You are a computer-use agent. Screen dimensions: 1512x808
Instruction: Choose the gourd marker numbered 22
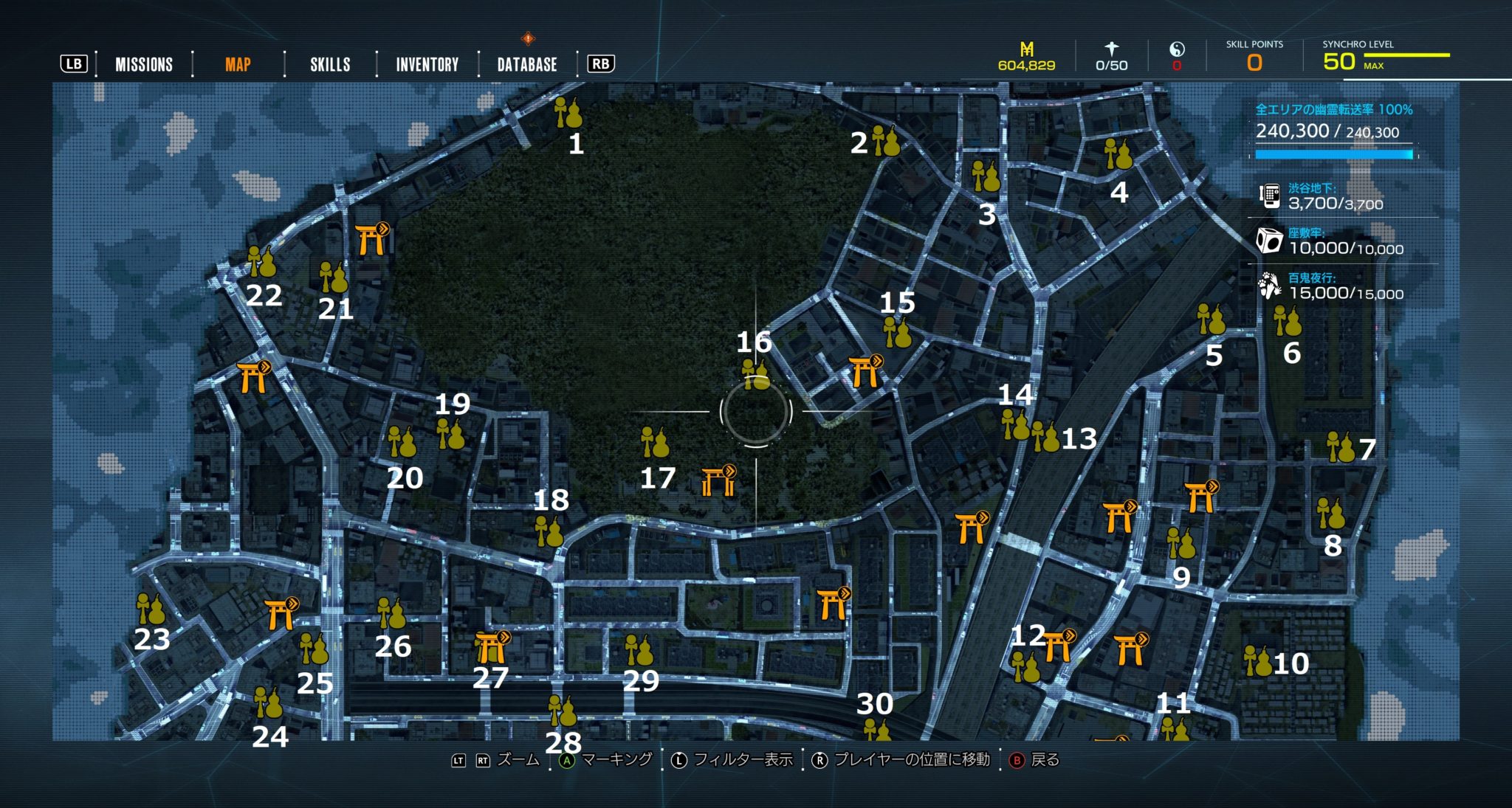(261, 262)
